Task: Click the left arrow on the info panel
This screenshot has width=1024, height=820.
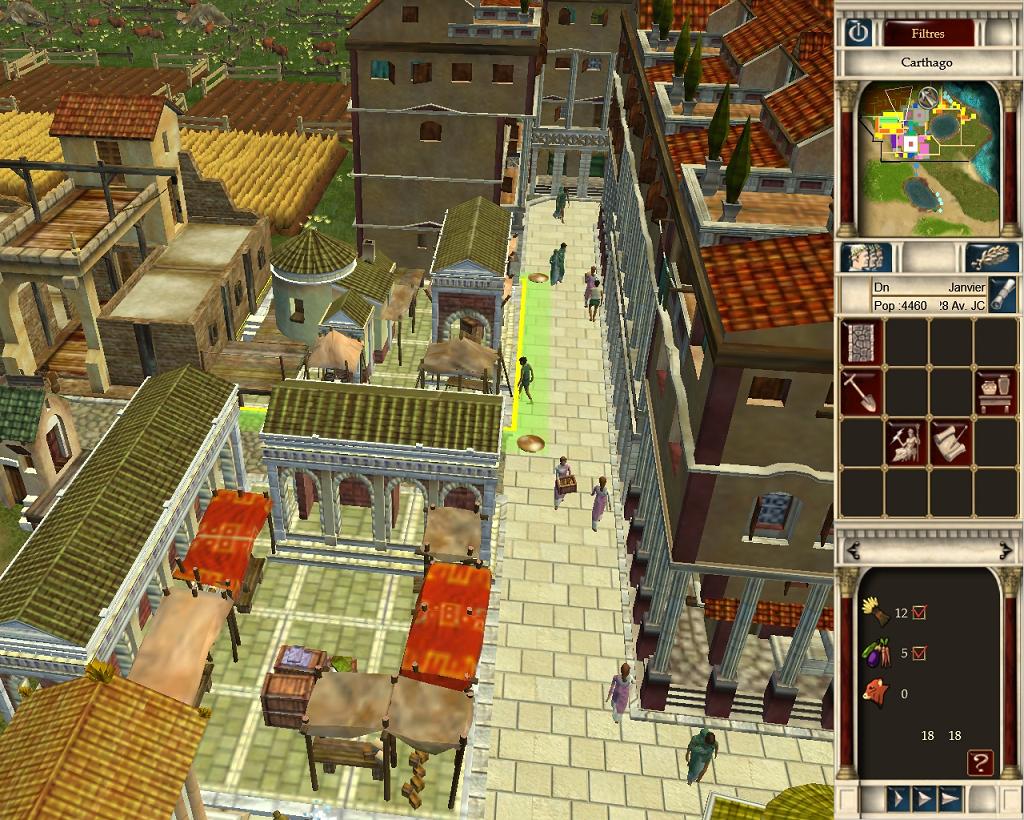Action: pos(852,550)
